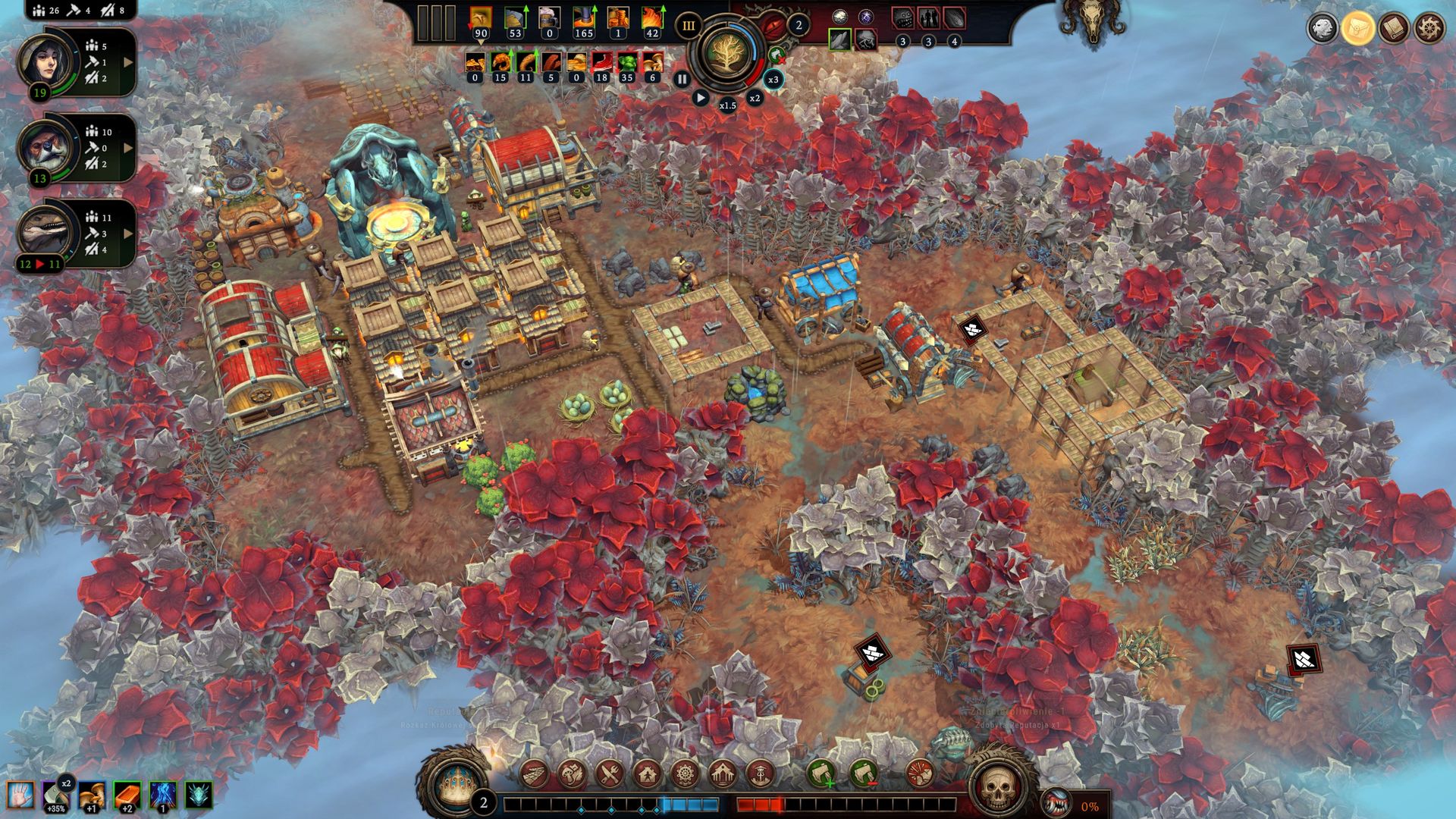The width and height of the screenshot is (1456, 819).
Task: Activate the unmark-trees tool (red minus)
Action: [862, 774]
